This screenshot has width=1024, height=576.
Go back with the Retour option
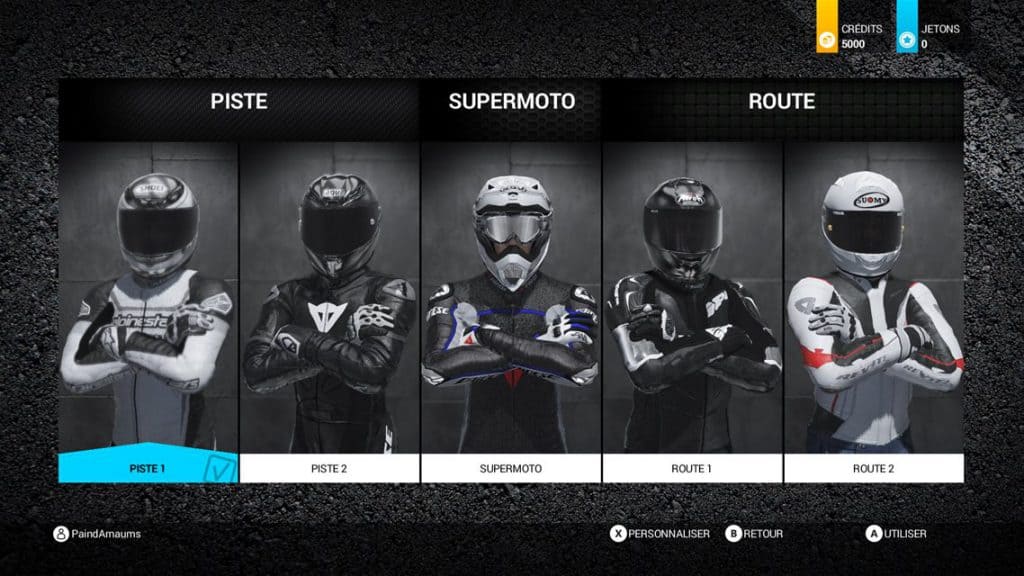tap(755, 534)
